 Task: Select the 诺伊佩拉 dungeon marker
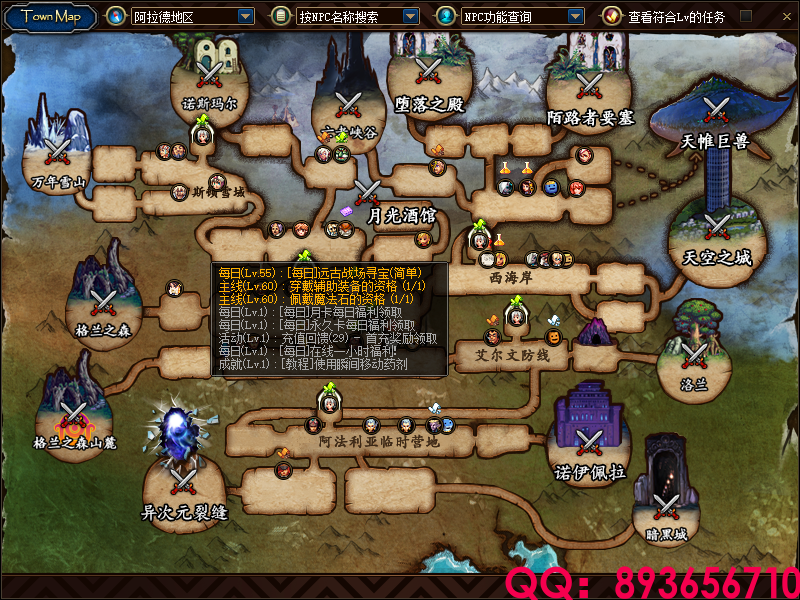tap(590, 440)
